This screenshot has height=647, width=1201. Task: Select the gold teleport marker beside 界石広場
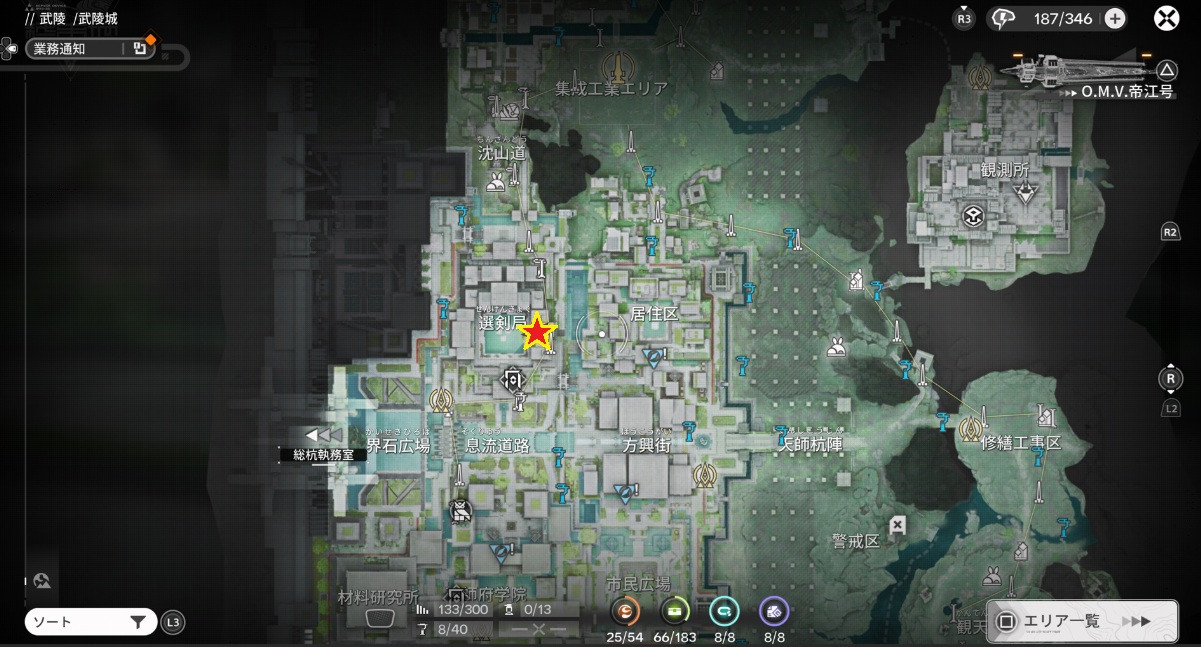pyautogui.click(x=441, y=401)
